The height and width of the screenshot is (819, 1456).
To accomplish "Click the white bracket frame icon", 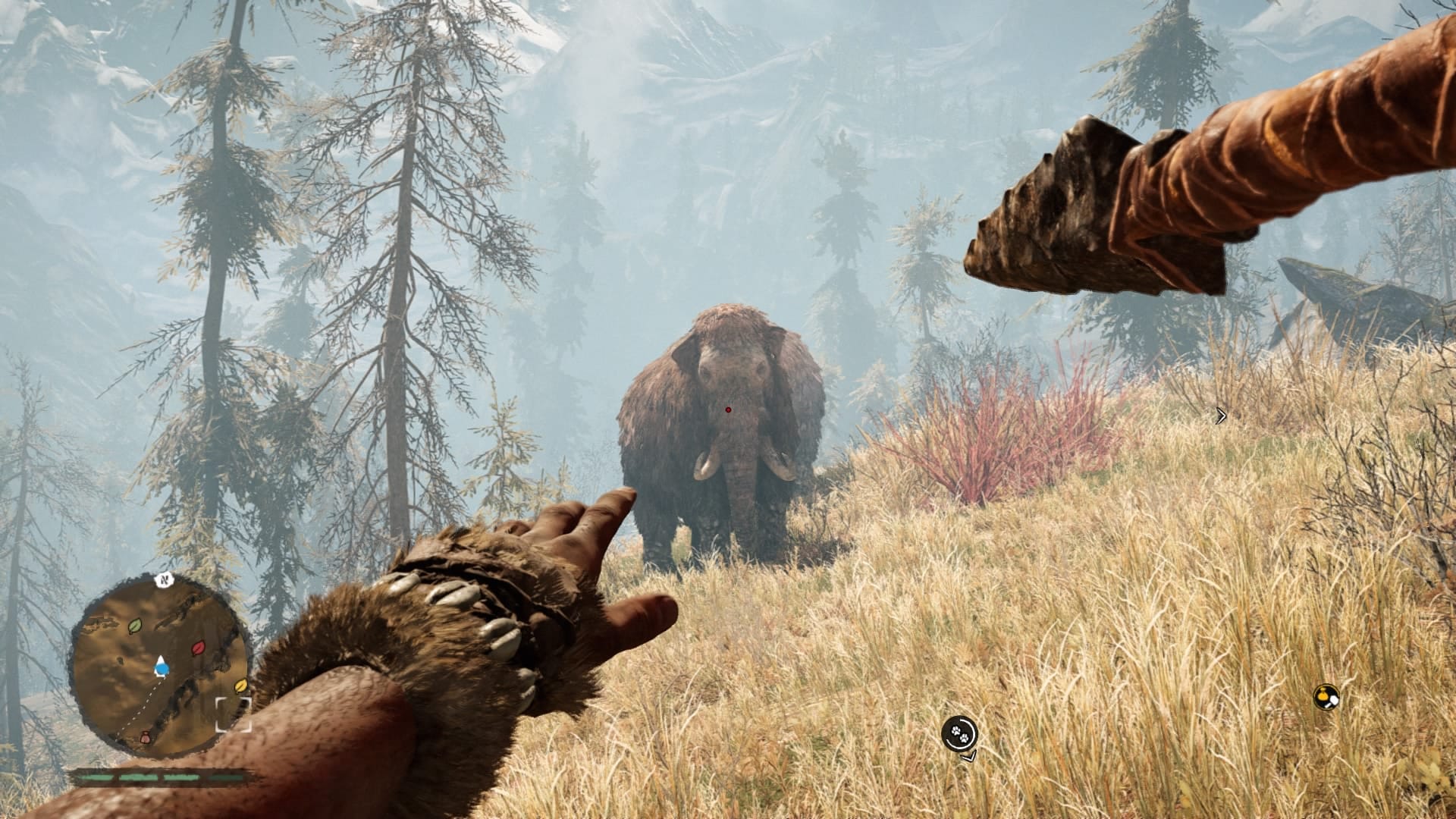I will 233,715.
